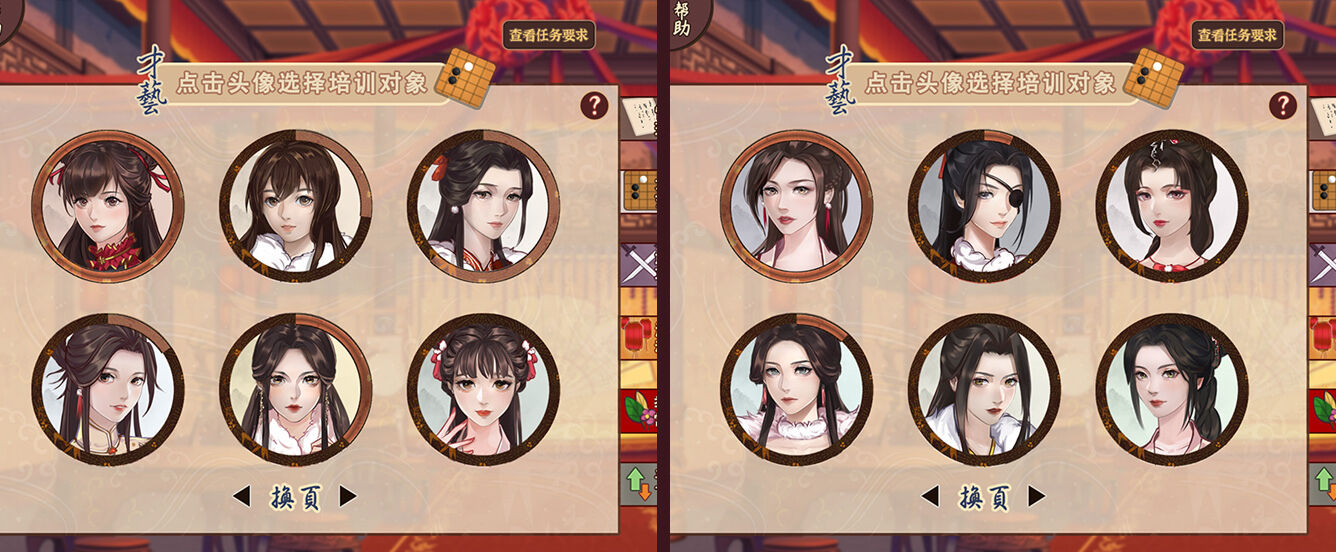Open the 帮助 help button
Viewport: 1336px width, 552px height.
pyautogui.click(x=685, y=19)
